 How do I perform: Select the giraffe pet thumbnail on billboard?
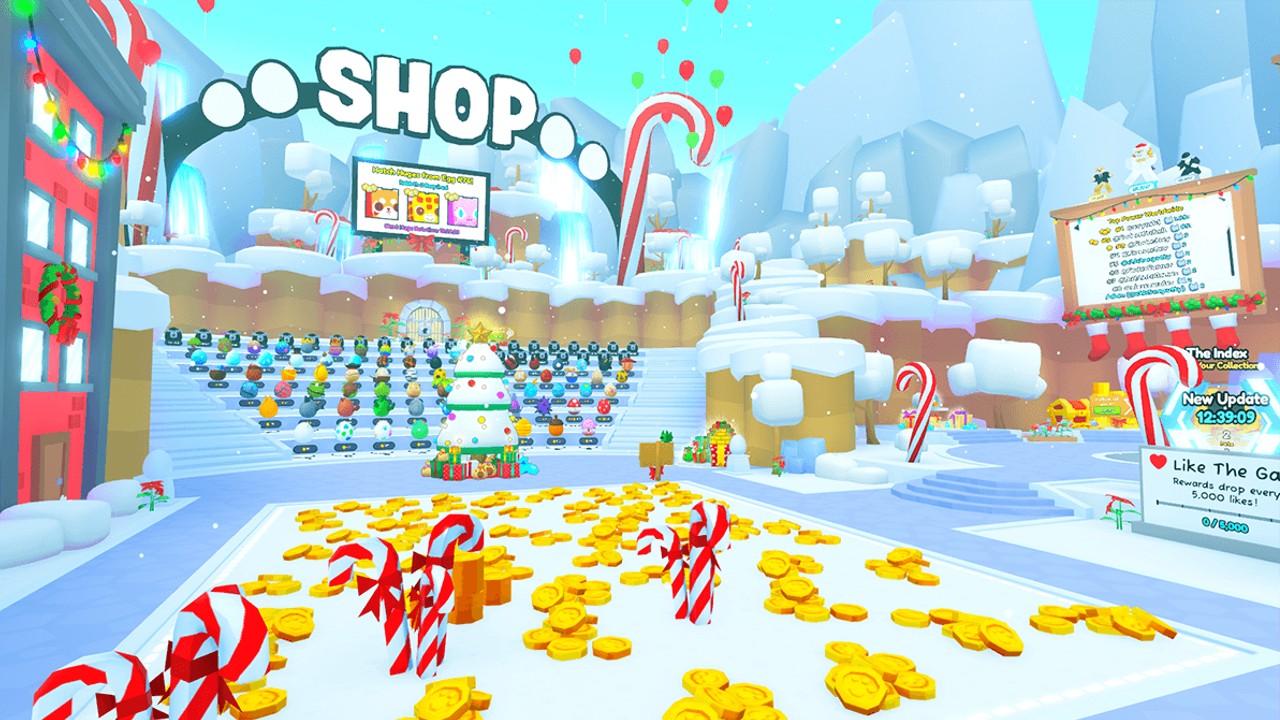[x=423, y=208]
